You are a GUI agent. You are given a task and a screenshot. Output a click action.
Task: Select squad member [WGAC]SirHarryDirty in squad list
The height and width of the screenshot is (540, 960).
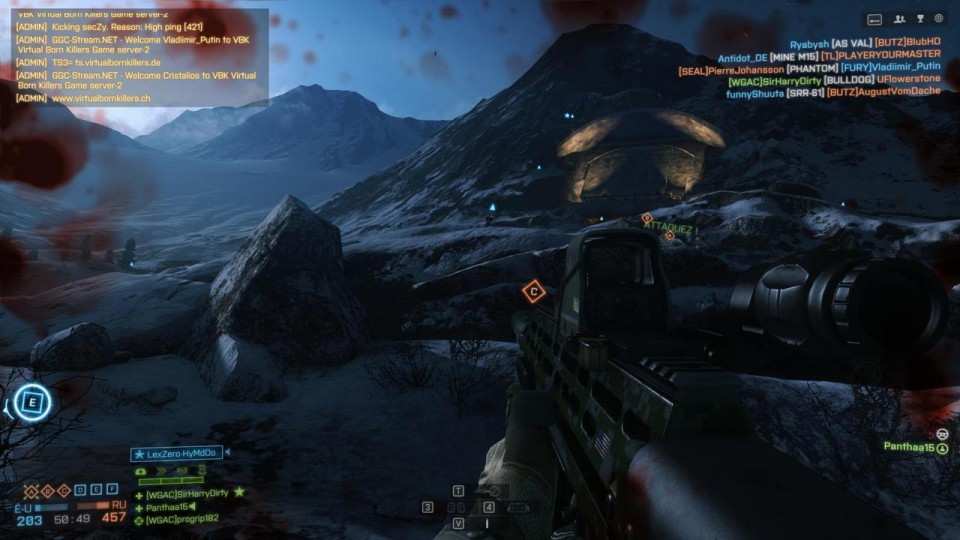[188, 494]
